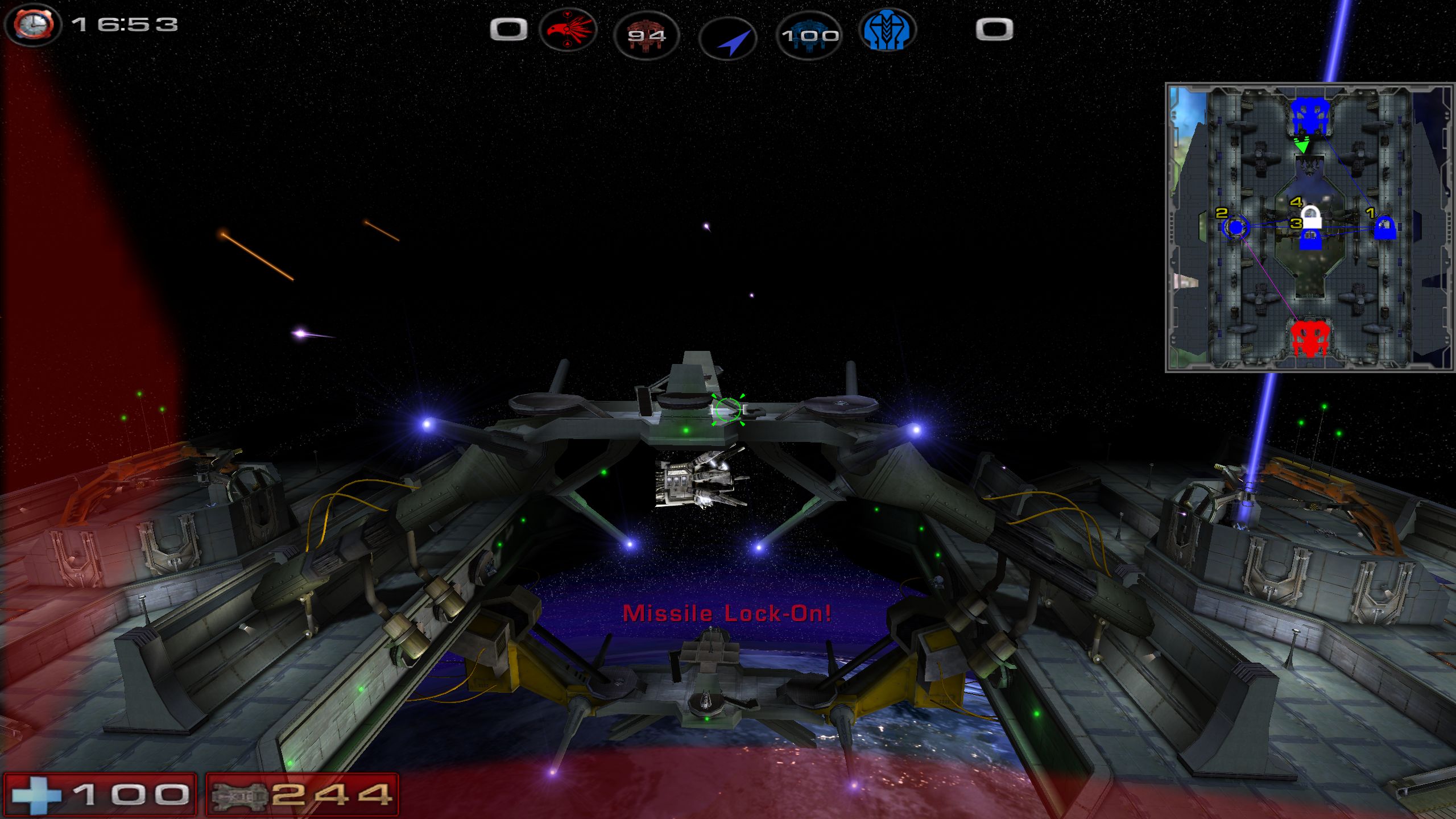Screen dimensions: 1456x819
Task: Click the red power core health icon
Action: pyautogui.click(x=647, y=36)
